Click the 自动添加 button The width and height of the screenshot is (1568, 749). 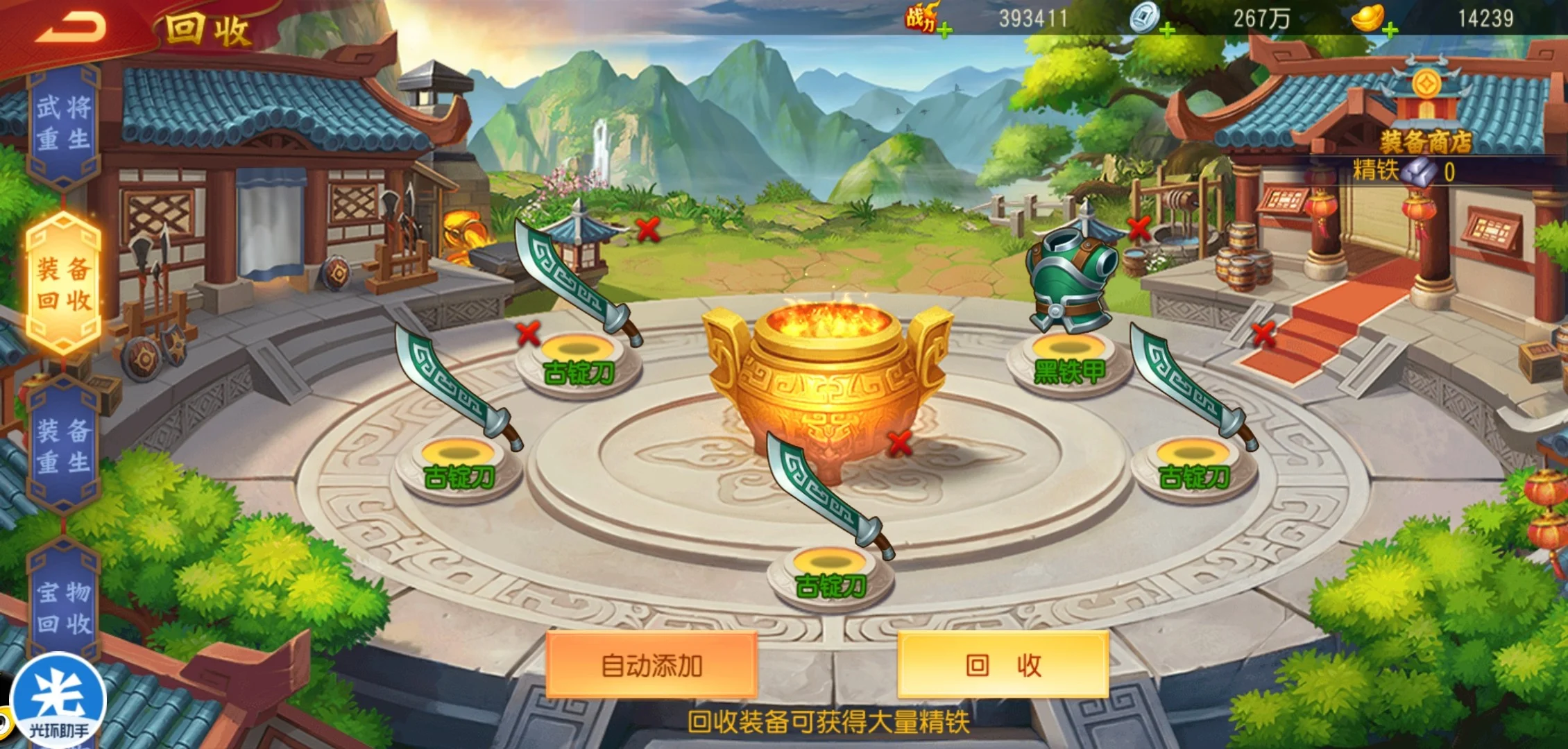pos(651,664)
